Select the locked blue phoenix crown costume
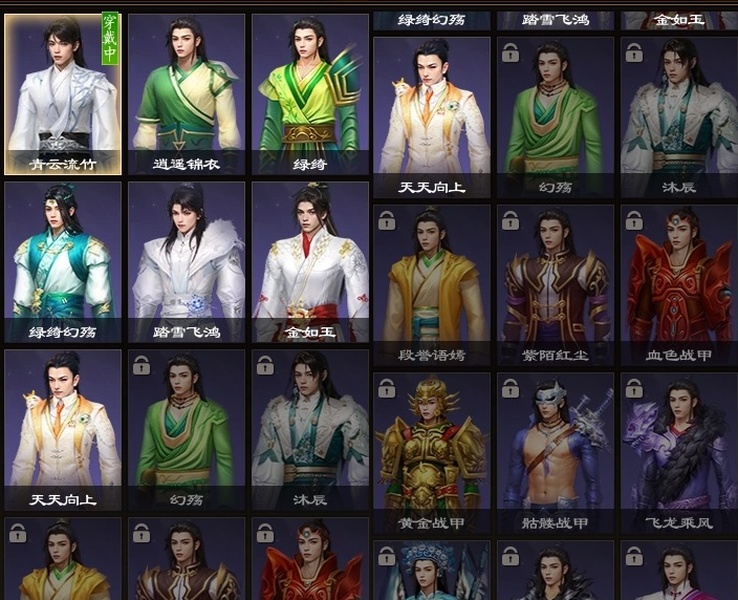Screen dimensions: 738x600 [x=431, y=571]
